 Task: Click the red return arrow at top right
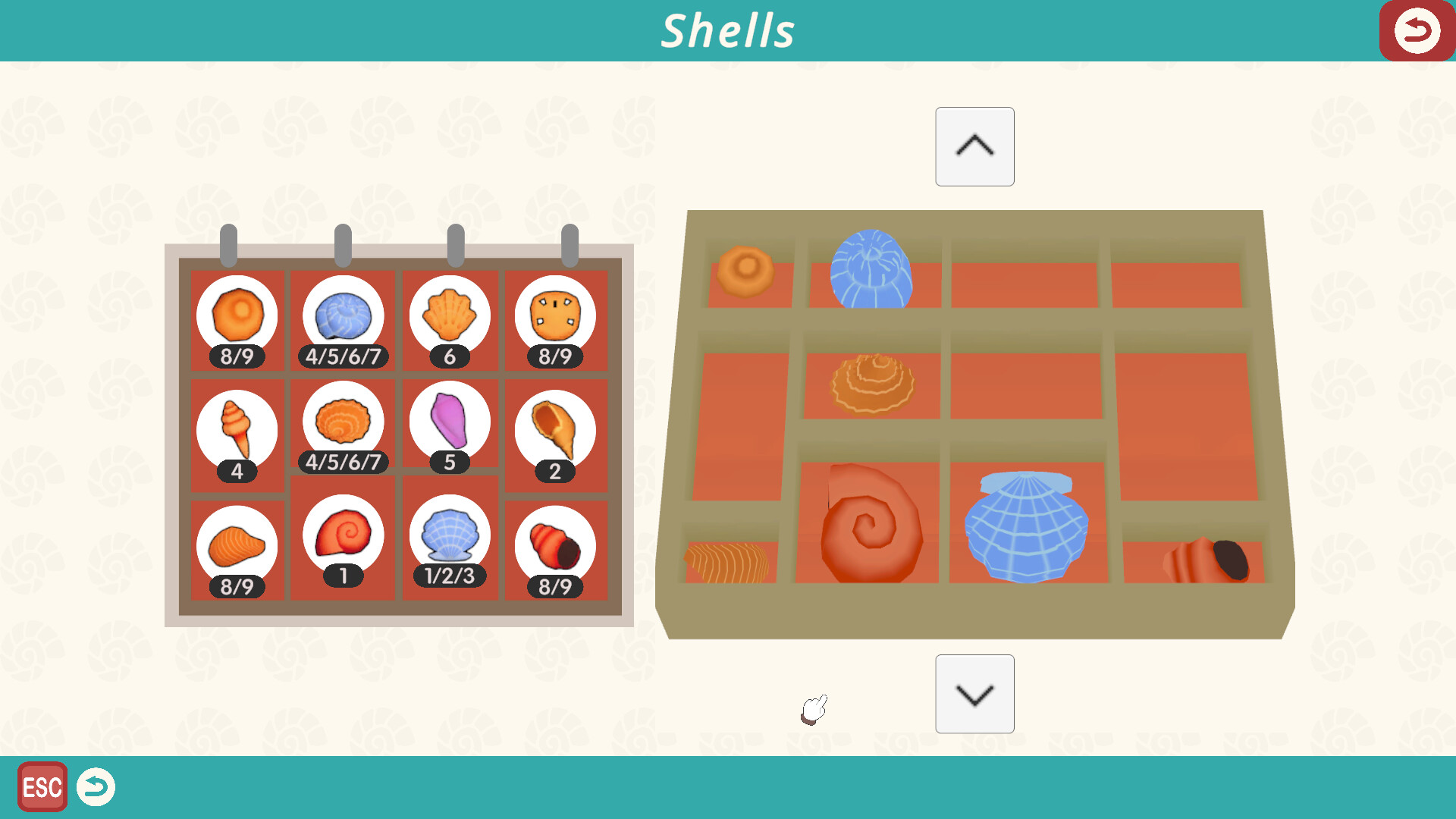point(1417,30)
